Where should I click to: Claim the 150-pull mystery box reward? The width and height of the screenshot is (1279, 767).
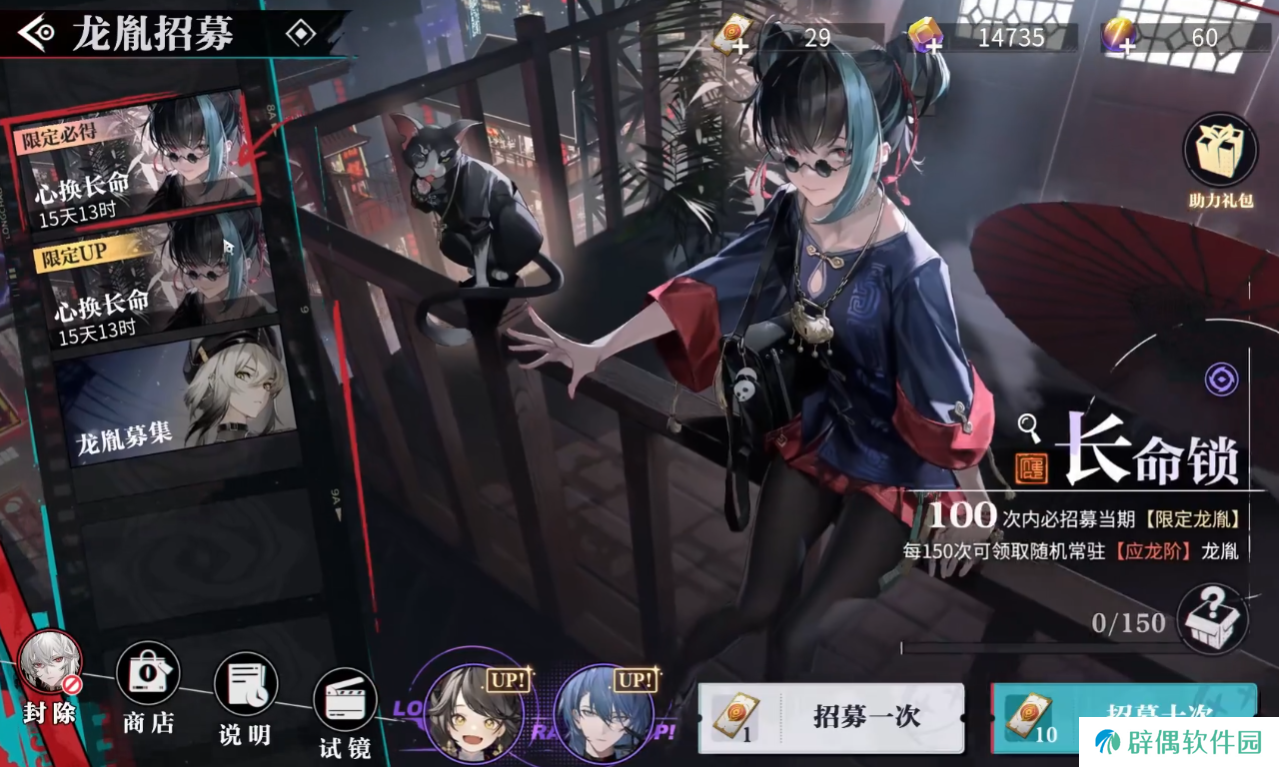point(1210,620)
